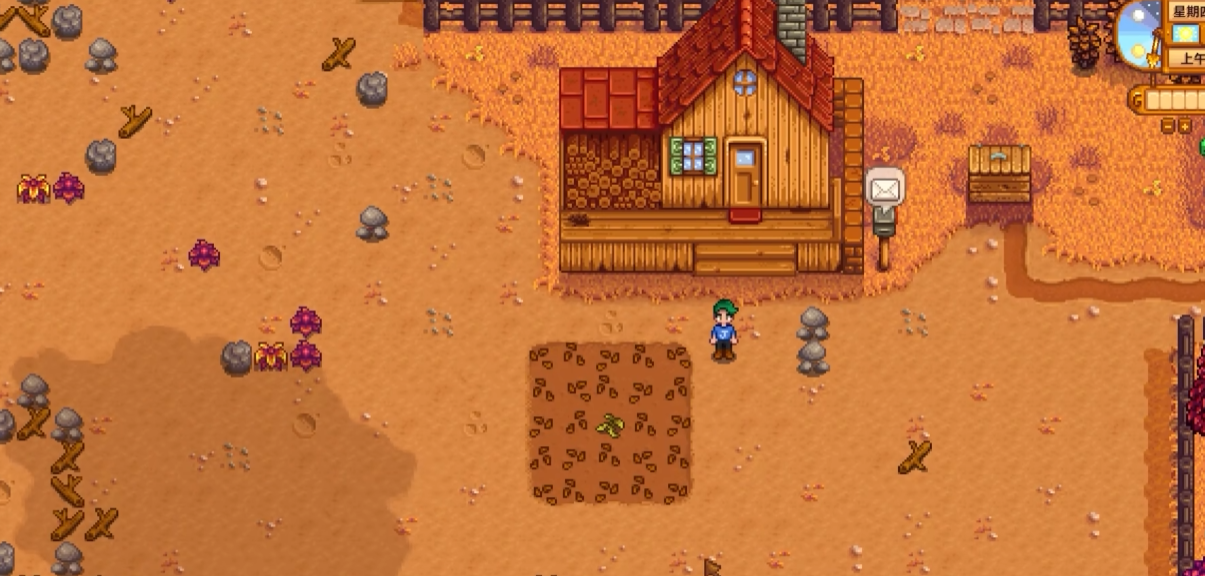Click the minus zoom-out button
Viewport: 1205px width, 576px height.
[x=1168, y=126]
